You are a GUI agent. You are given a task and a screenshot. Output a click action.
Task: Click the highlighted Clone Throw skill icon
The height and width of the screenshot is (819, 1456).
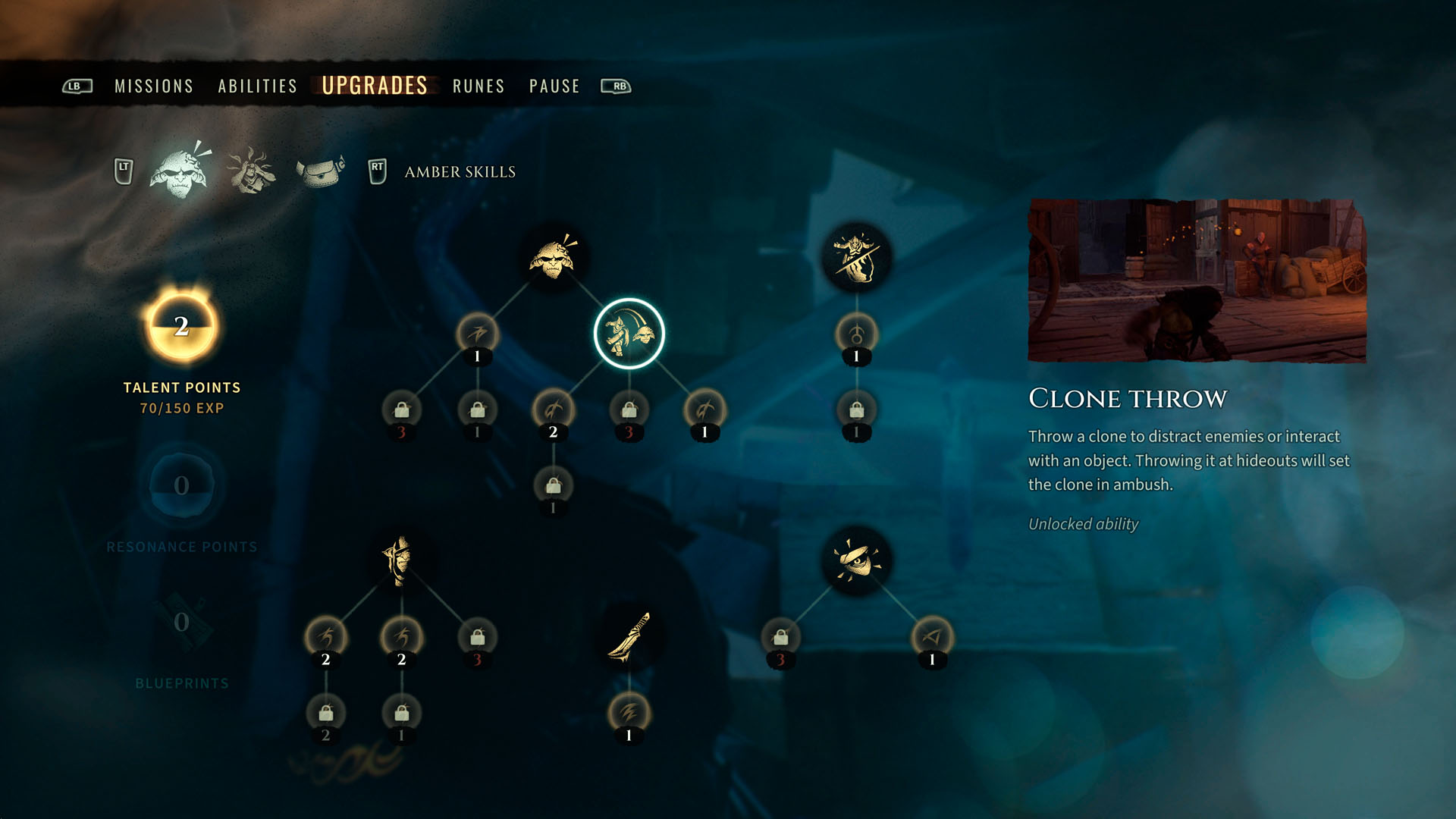(x=629, y=334)
